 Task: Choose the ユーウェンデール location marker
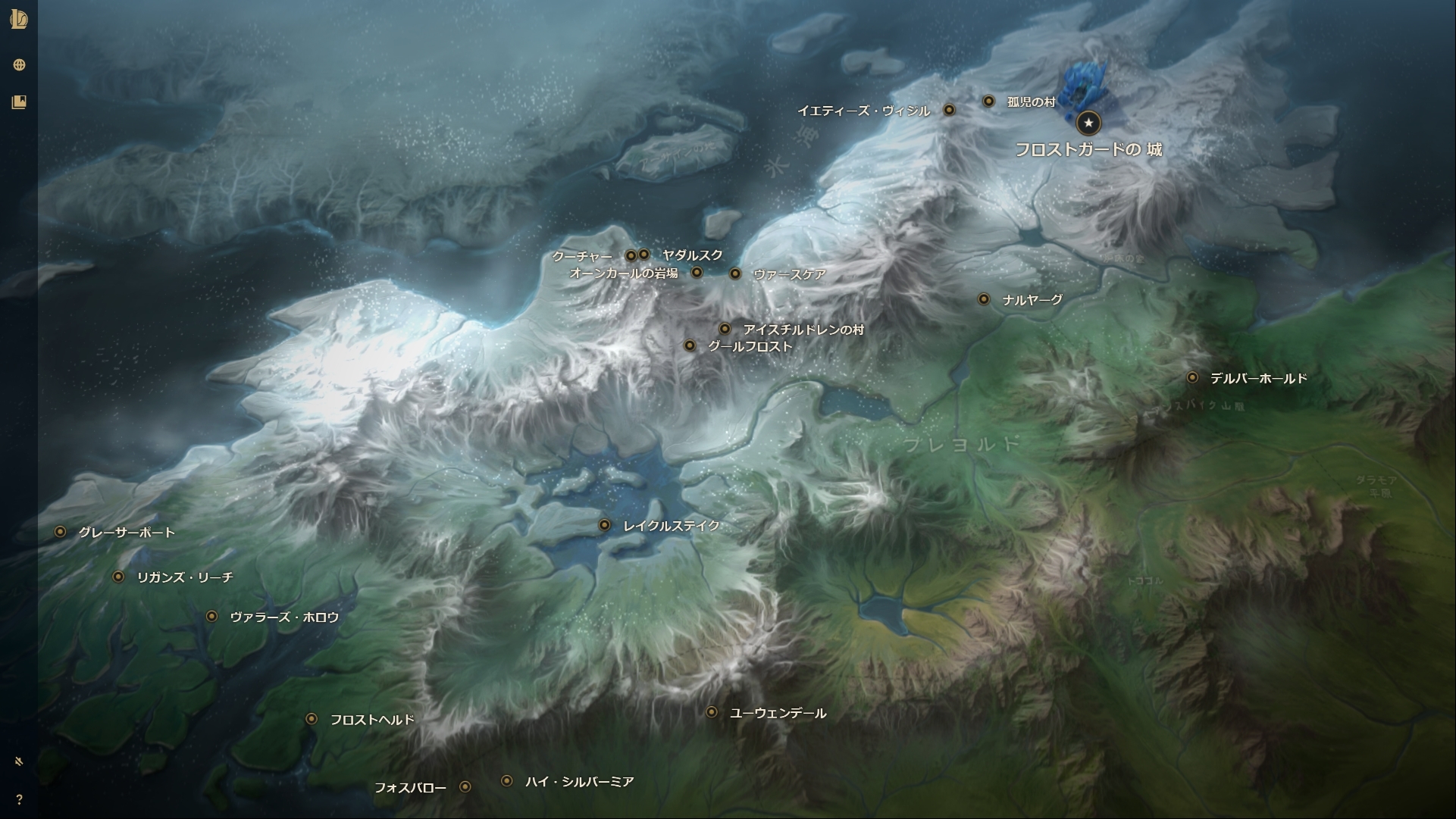712,712
